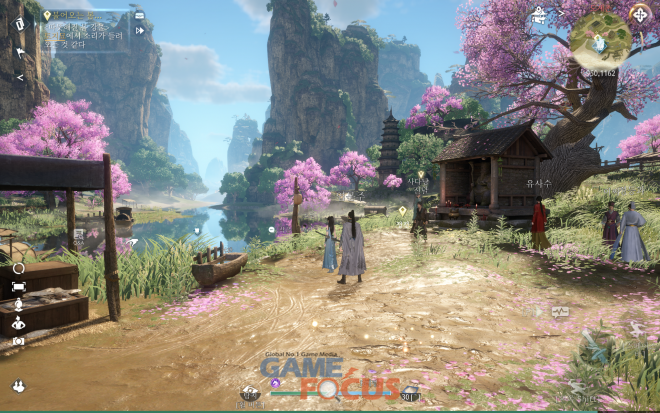Screen dimensions: 660x413
Task: Open the chat bubble icon by the quest
Action: pos(139,16)
